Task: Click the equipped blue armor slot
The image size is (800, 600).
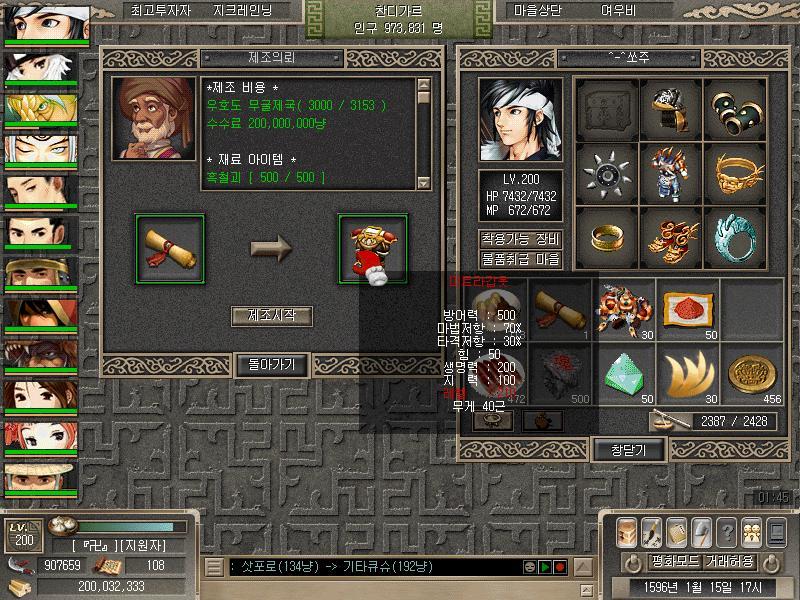Action: point(670,174)
